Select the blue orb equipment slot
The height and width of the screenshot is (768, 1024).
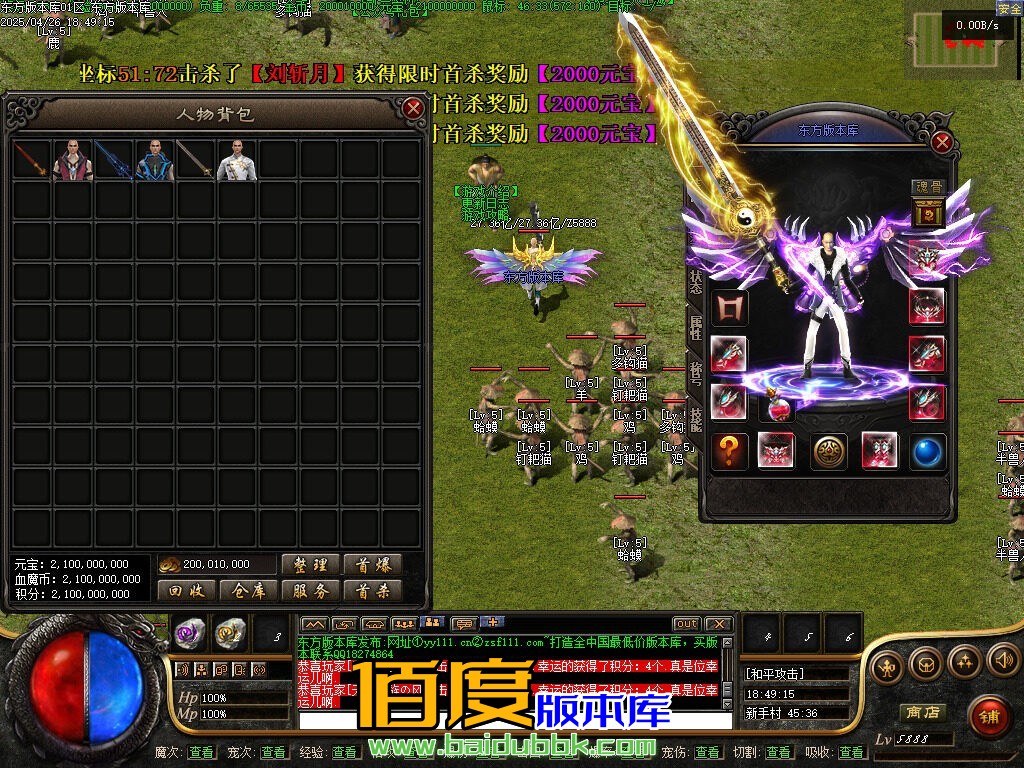tap(927, 451)
